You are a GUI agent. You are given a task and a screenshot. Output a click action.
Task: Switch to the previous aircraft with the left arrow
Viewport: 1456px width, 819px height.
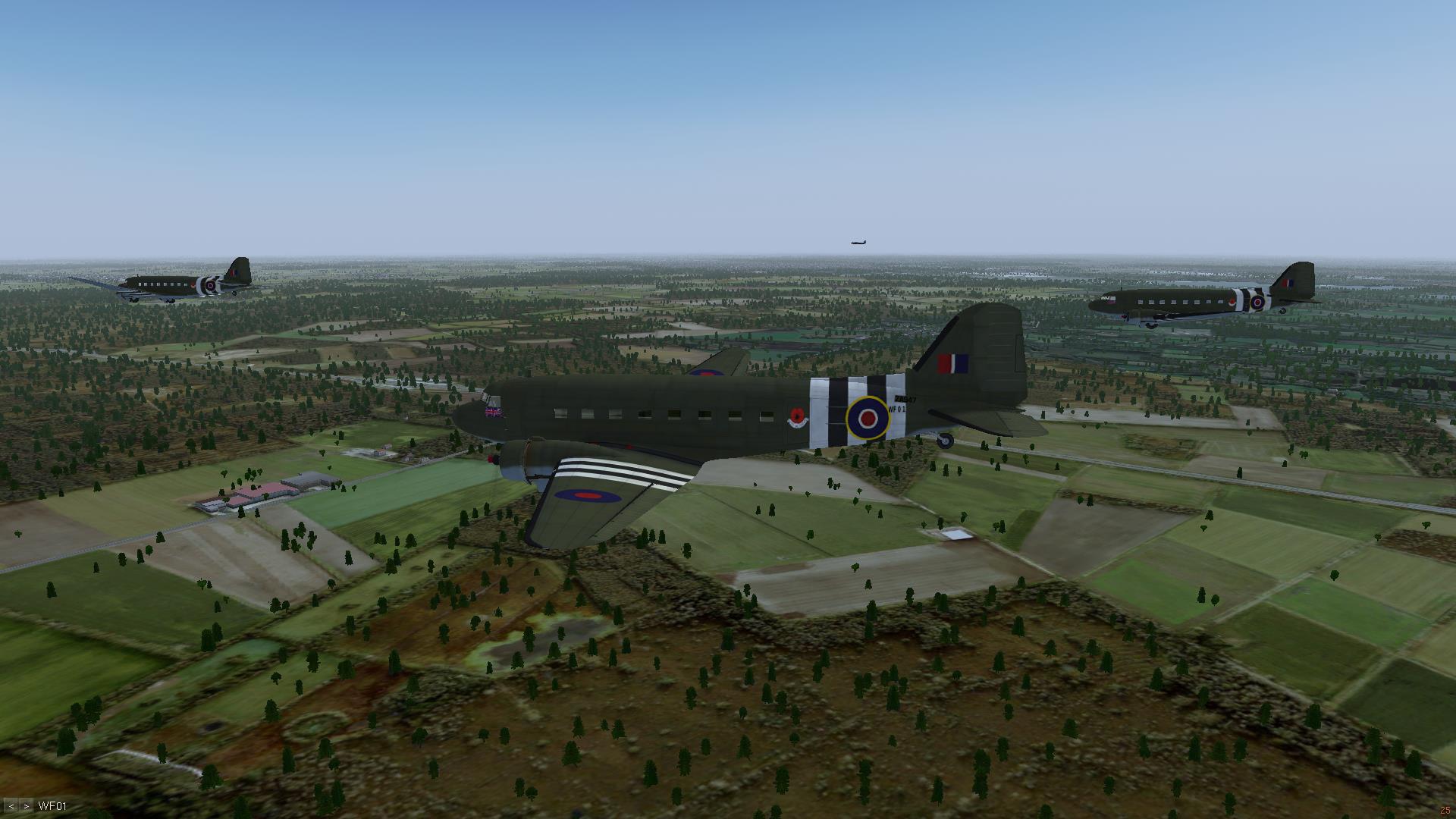11,806
